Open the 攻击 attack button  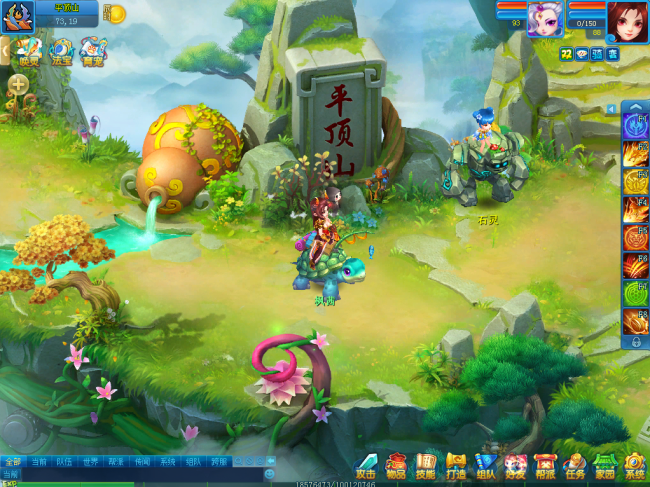(x=366, y=465)
